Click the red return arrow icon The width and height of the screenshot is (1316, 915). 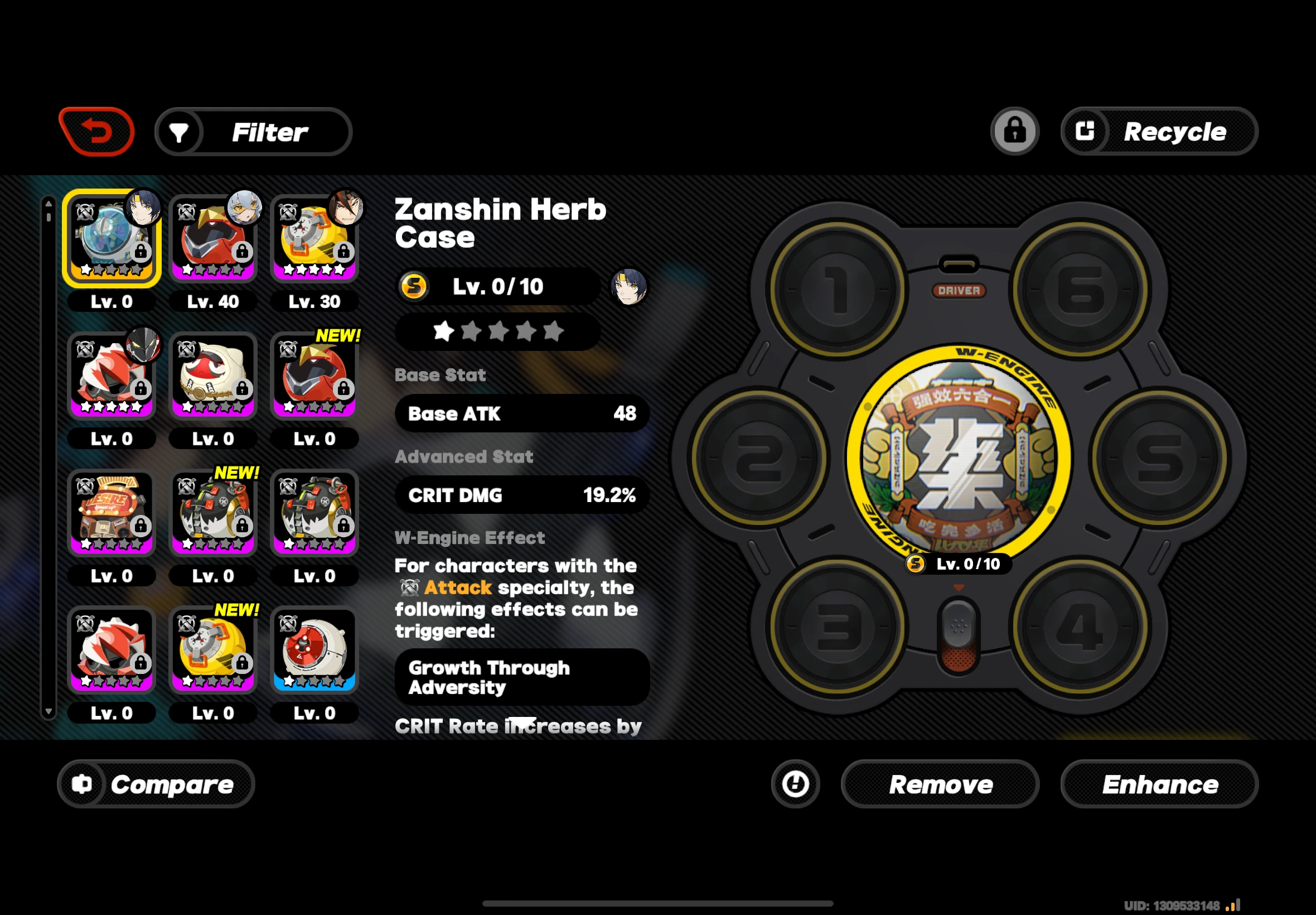tap(96, 131)
